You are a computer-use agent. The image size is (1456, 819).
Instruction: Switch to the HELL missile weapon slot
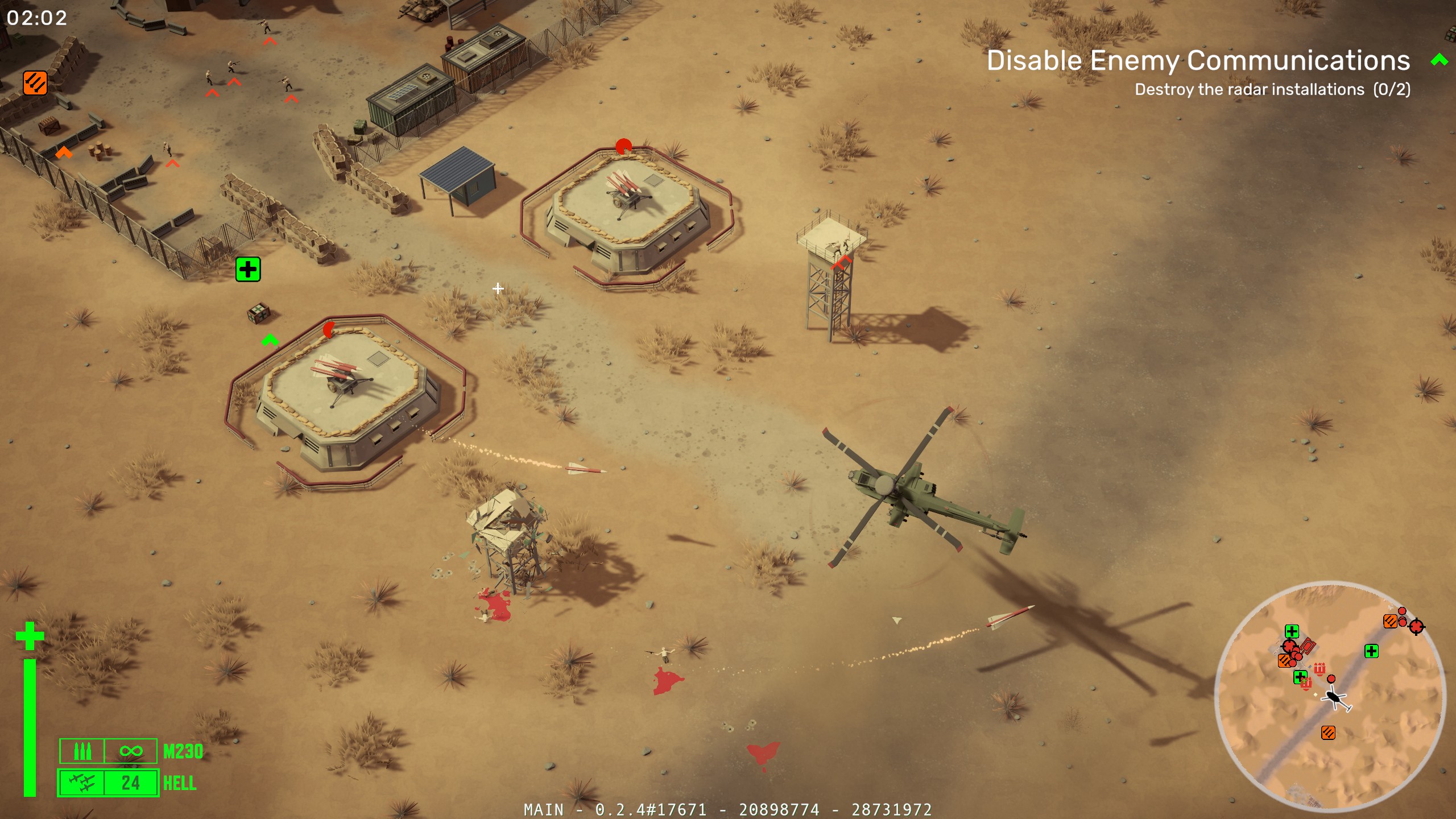(x=108, y=783)
